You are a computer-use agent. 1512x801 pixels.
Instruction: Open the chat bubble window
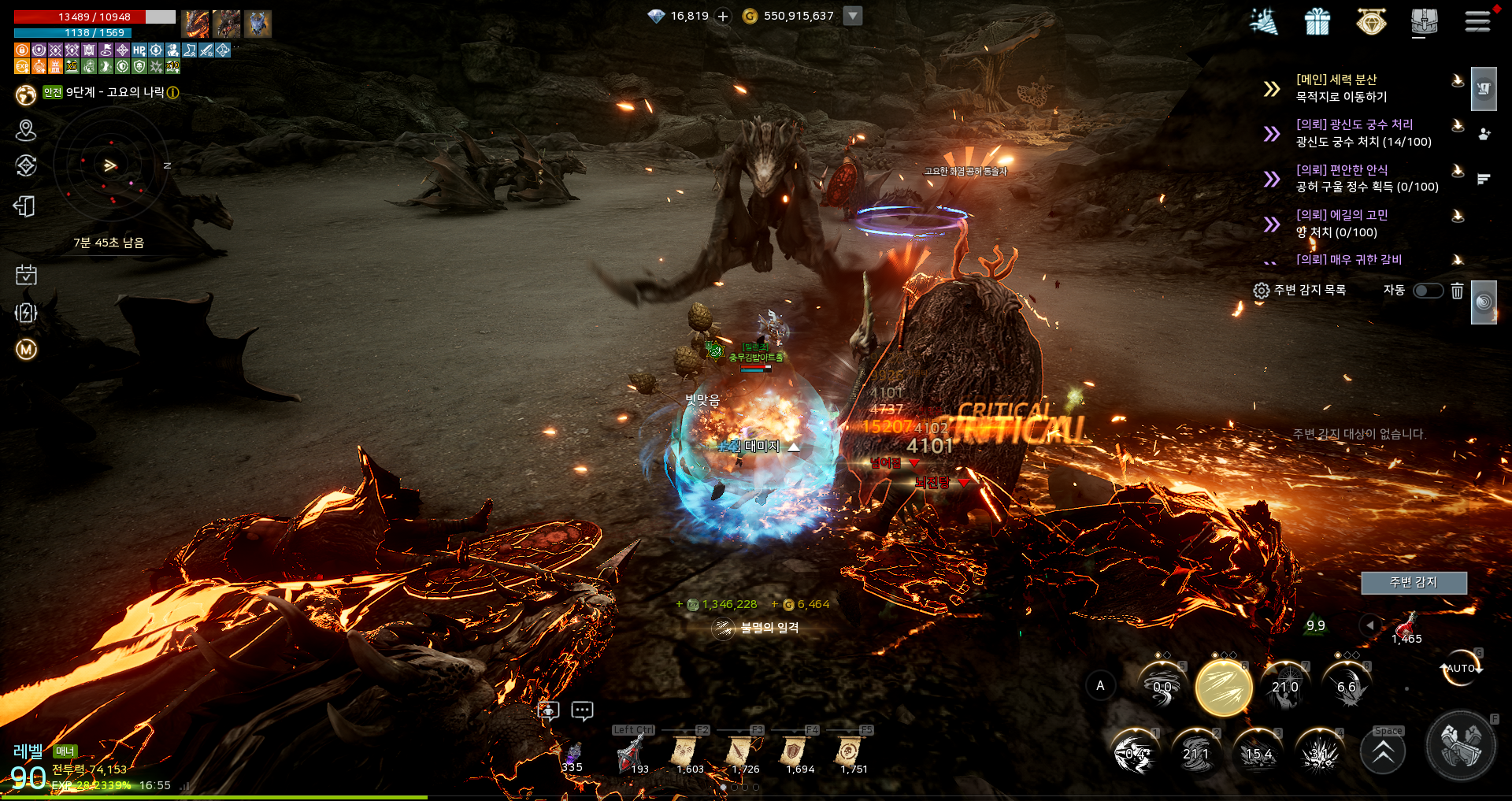coord(582,711)
